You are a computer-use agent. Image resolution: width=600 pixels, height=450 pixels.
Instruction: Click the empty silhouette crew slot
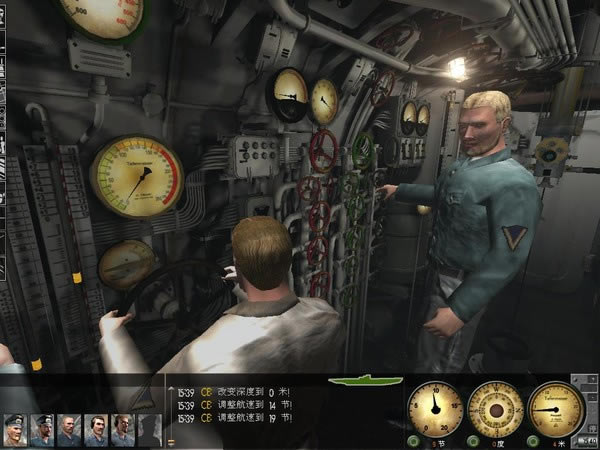pos(149,429)
